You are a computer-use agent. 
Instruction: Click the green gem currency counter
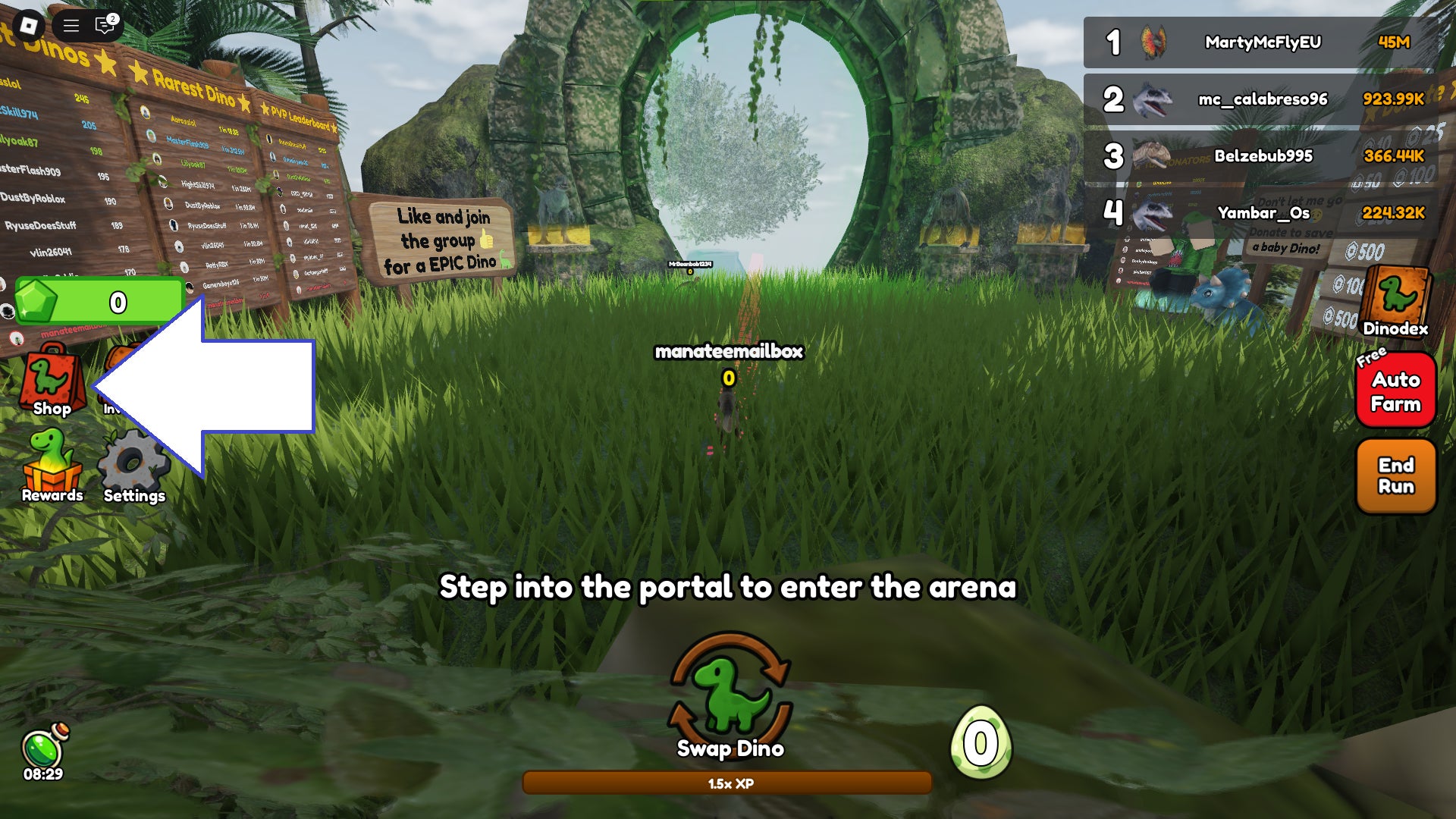click(x=99, y=302)
